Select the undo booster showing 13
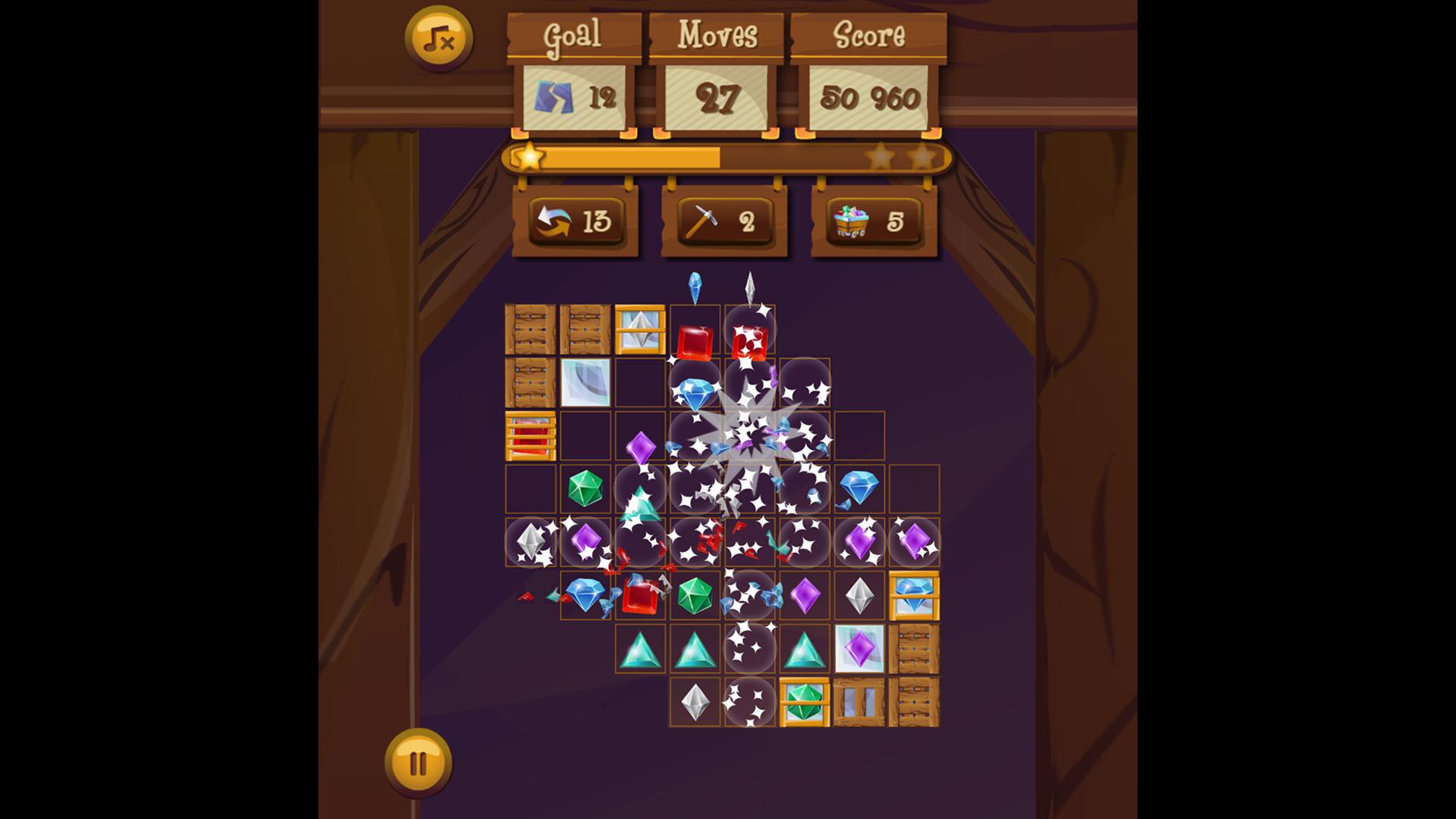 tap(578, 222)
